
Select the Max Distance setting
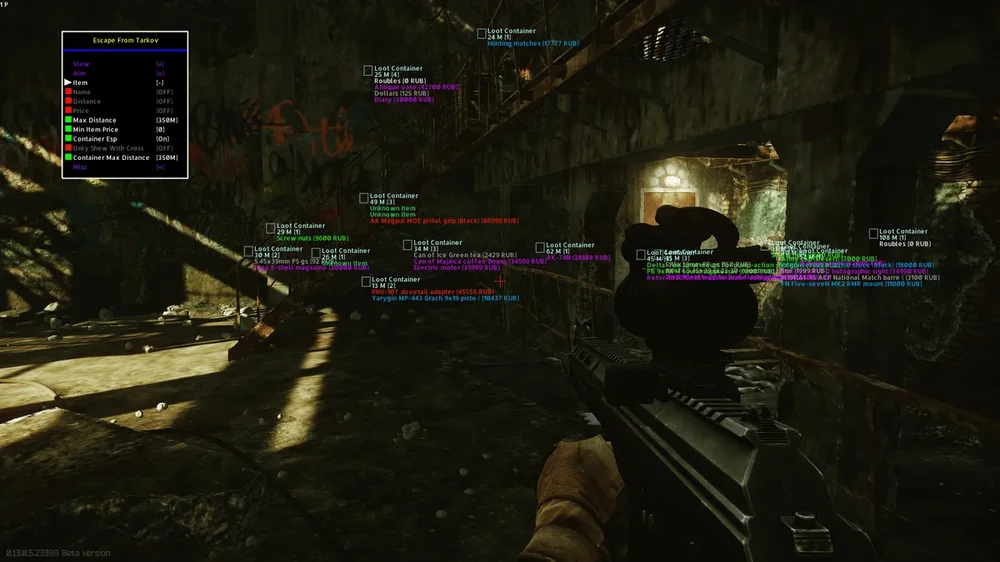click(x=94, y=120)
